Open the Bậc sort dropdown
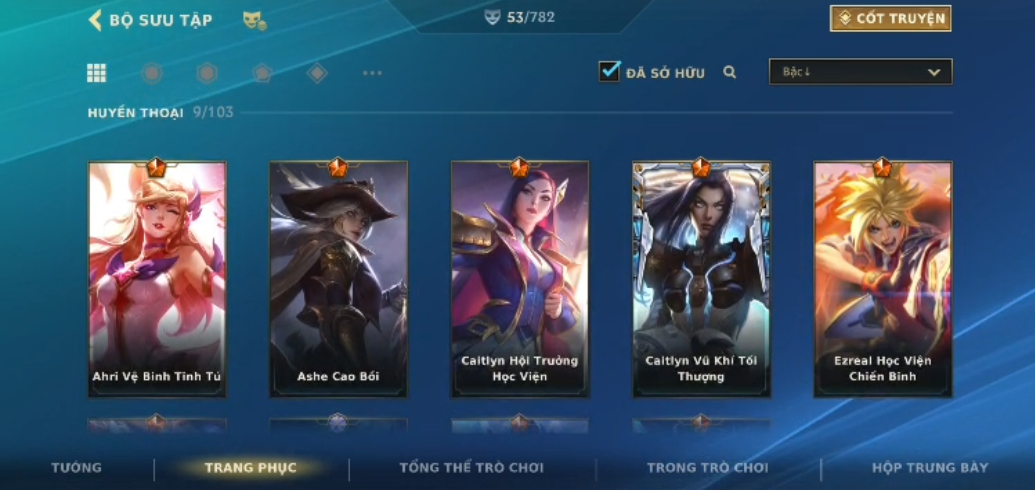Image resolution: width=1035 pixels, height=490 pixels. pyautogui.click(x=860, y=72)
